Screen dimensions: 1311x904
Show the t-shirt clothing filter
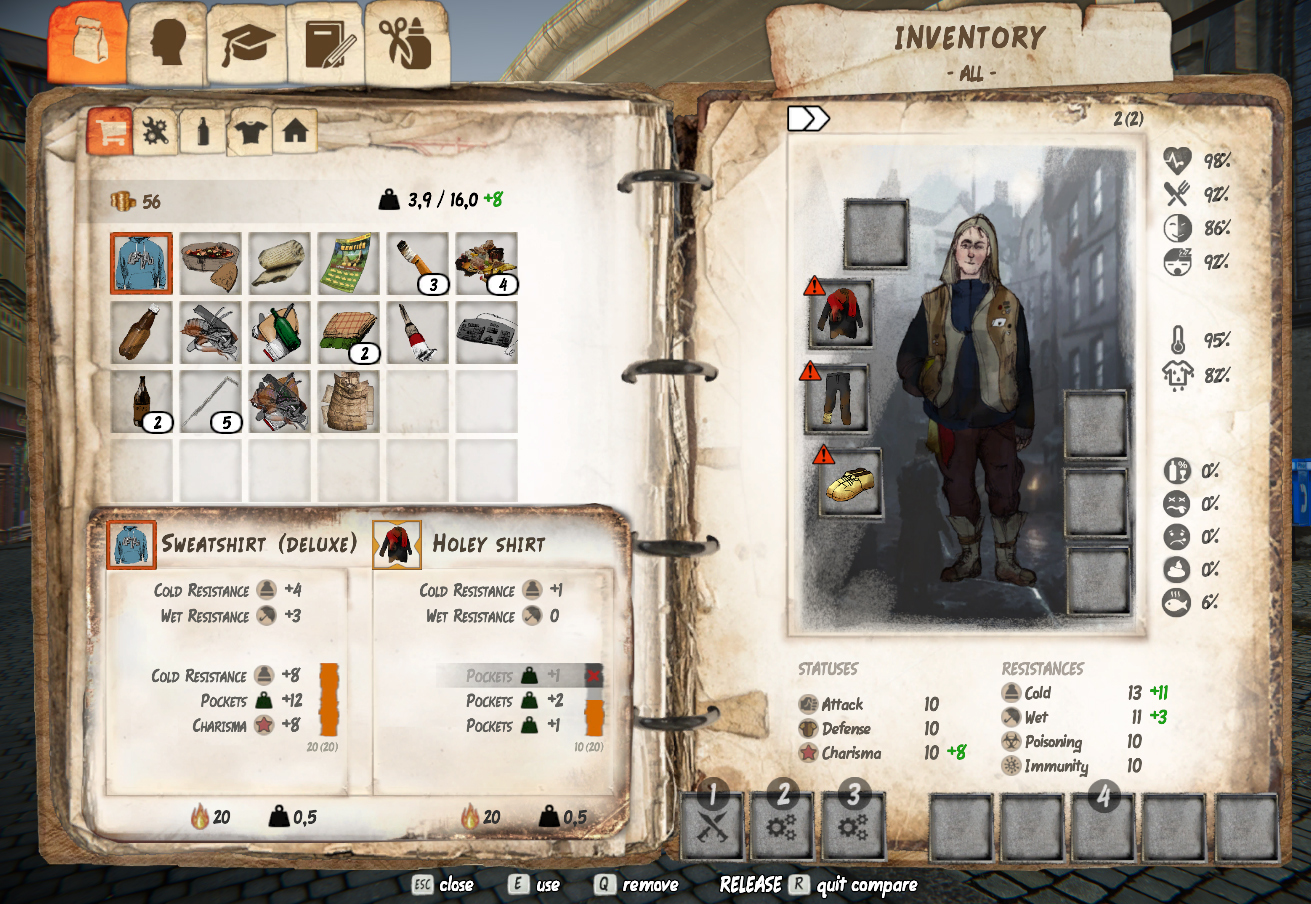coord(249,131)
